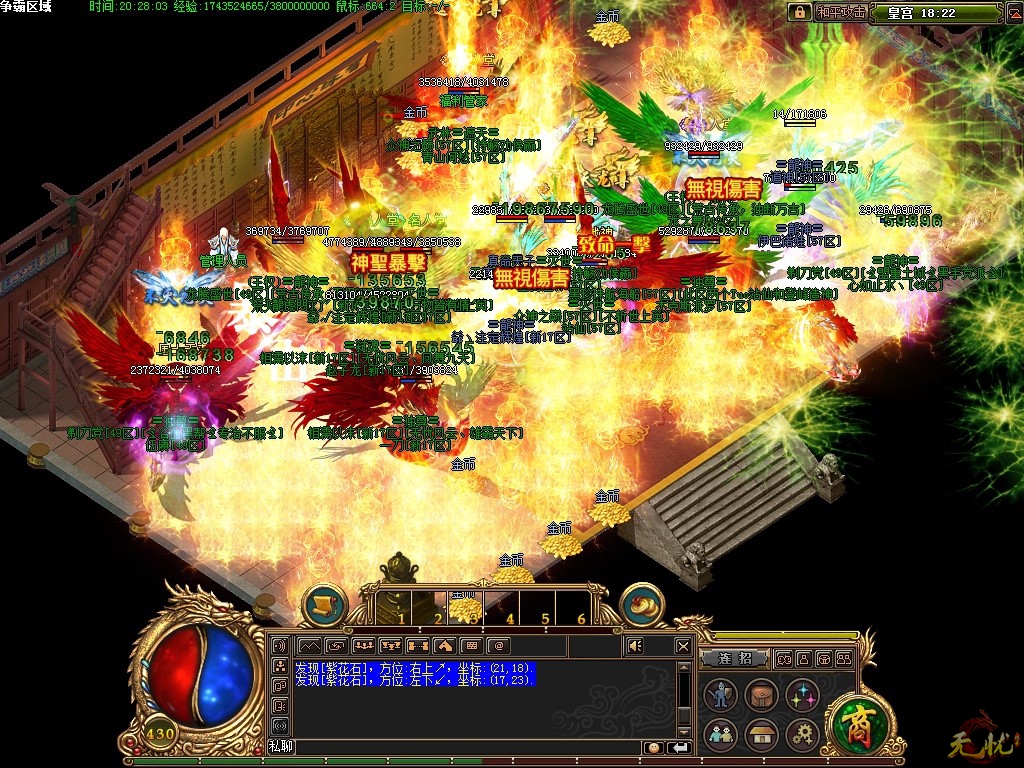Open the two-person team icon

[x=720, y=736]
